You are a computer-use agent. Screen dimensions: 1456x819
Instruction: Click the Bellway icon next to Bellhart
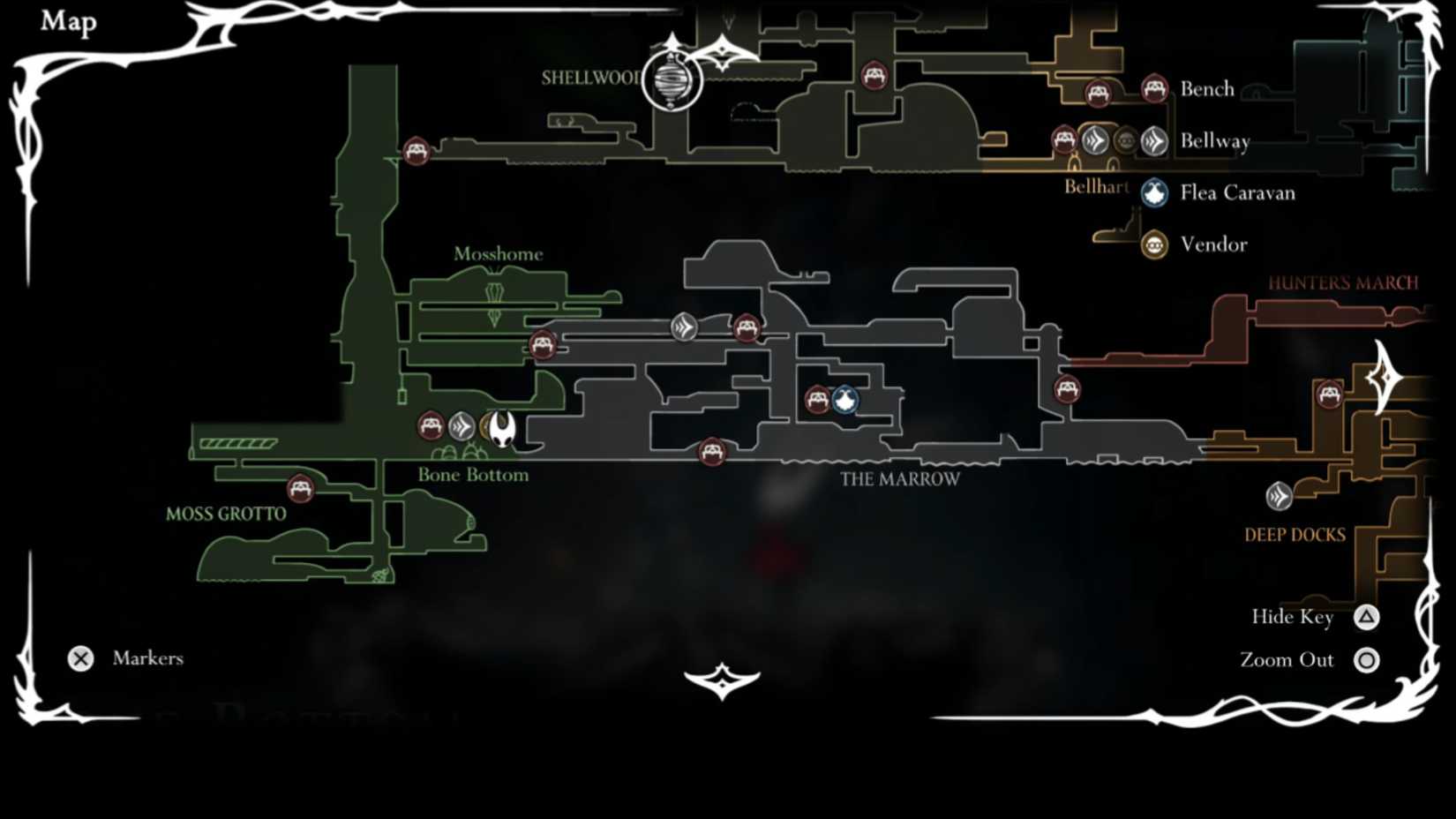pyautogui.click(x=1097, y=139)
